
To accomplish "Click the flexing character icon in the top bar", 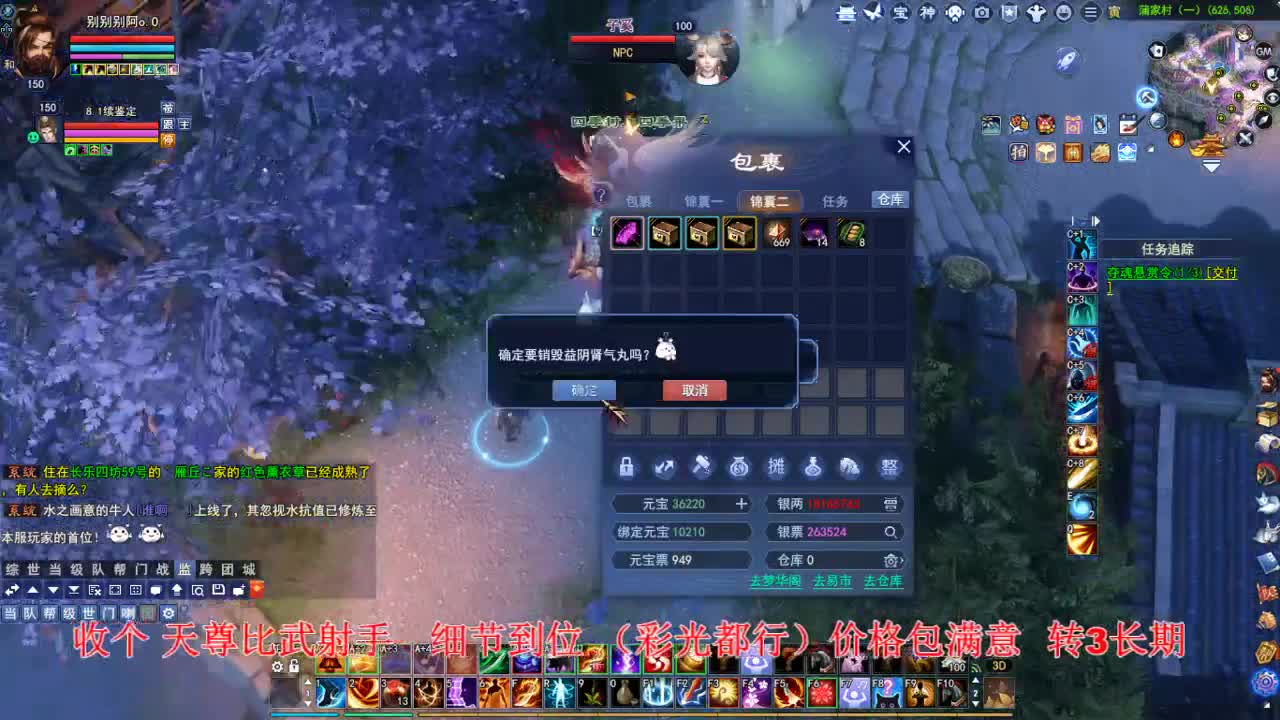I will [1037, 14].
